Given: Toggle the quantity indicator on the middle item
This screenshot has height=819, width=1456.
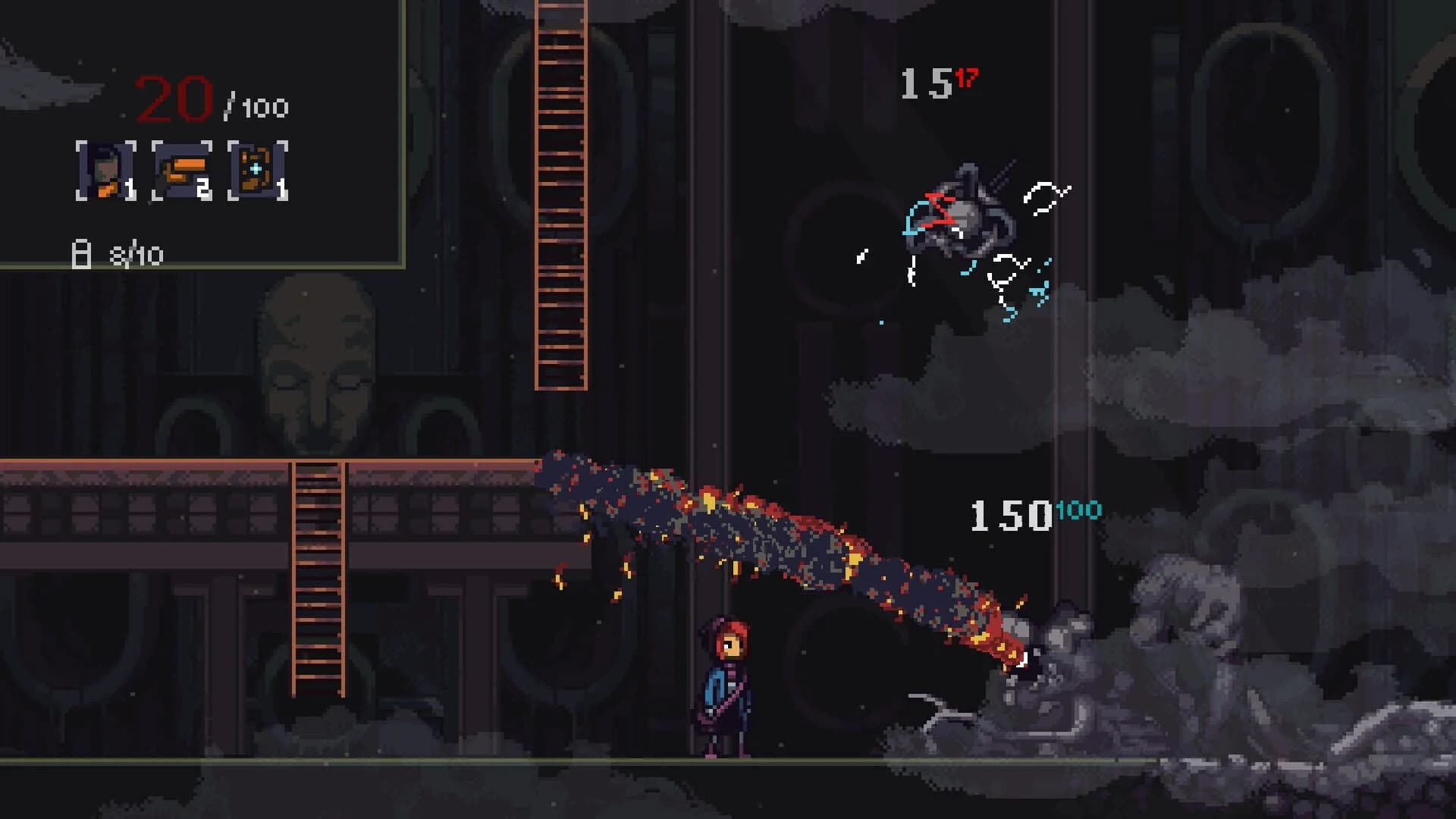Looking at the screenshot, I should click(203, 187).
